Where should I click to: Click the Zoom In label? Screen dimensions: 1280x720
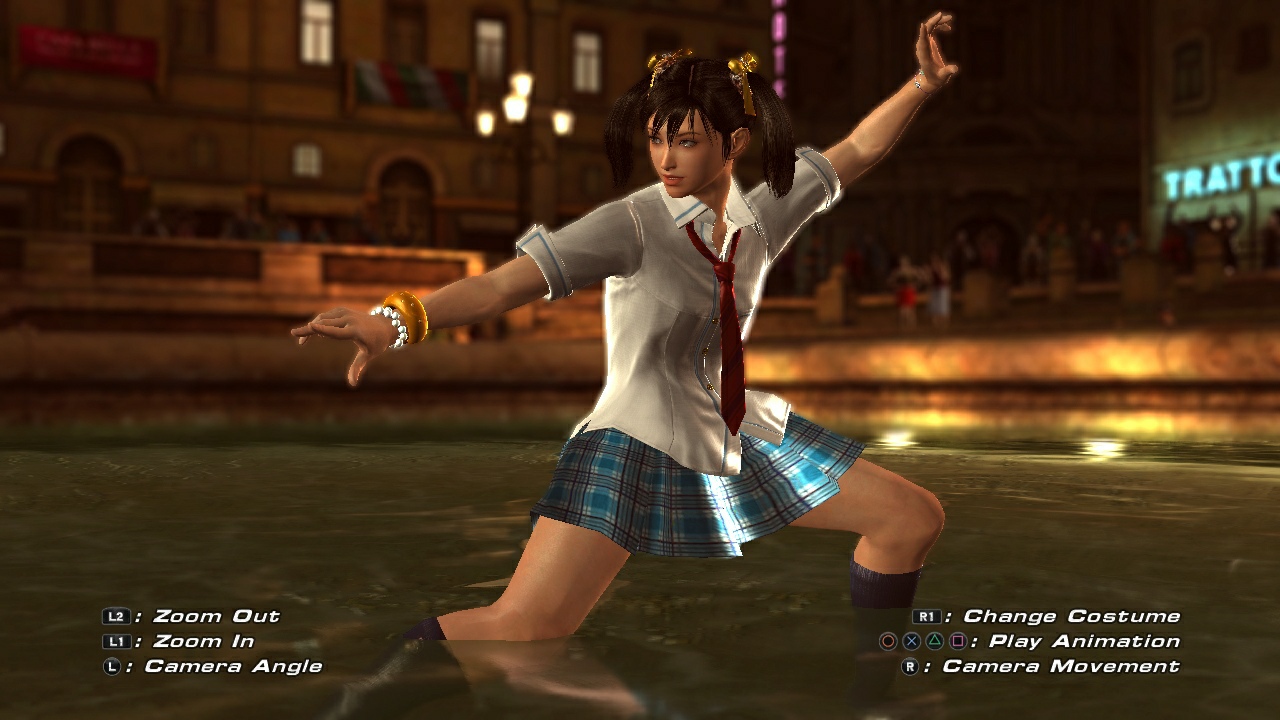tap(200, 641)
